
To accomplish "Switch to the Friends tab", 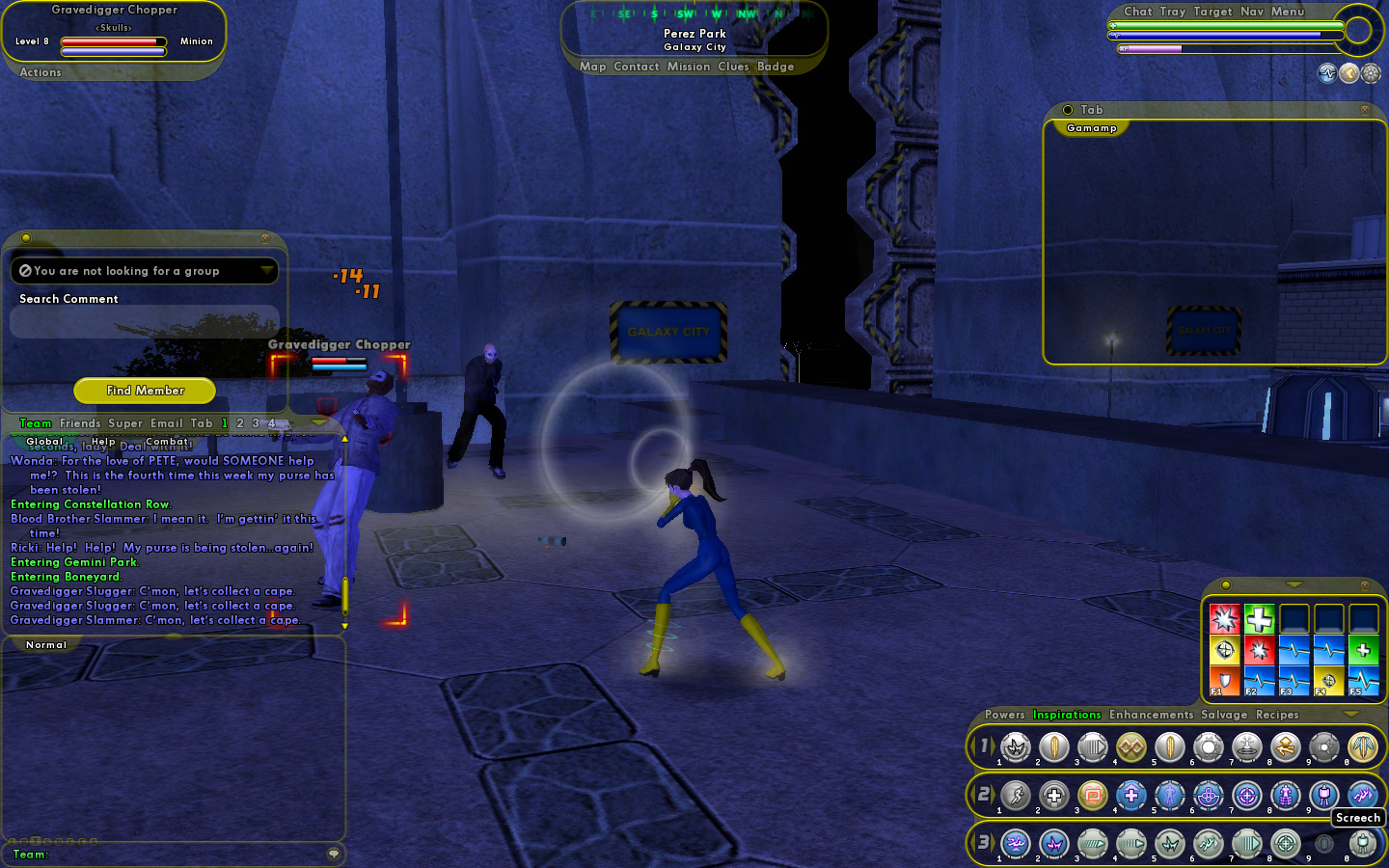I will tap(80, 423).
